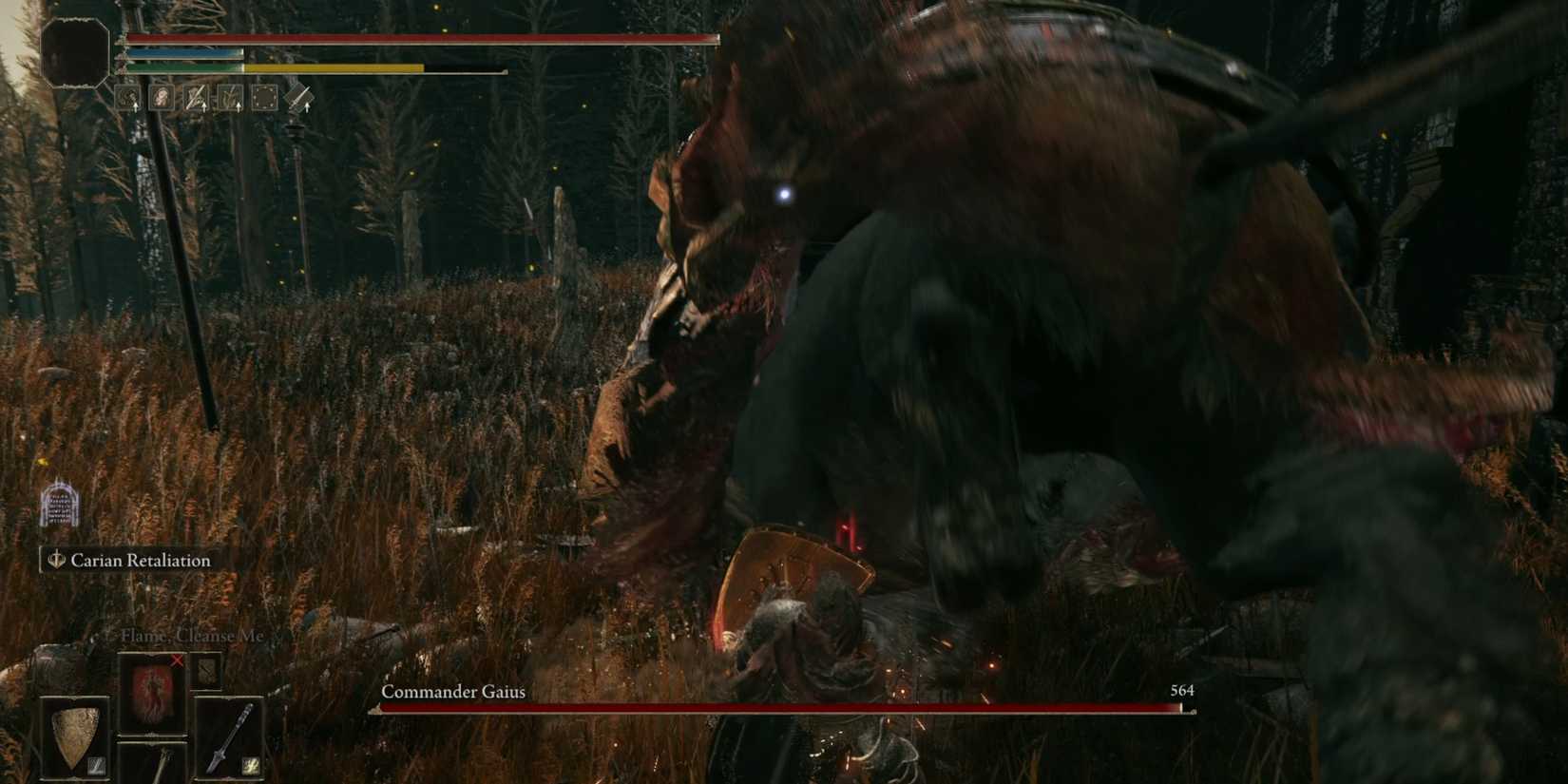Image resolution: width=1568 pixels, height=784 pixels.
Task: Select the first spell slot icon
Action: click(x=128, y=97)
